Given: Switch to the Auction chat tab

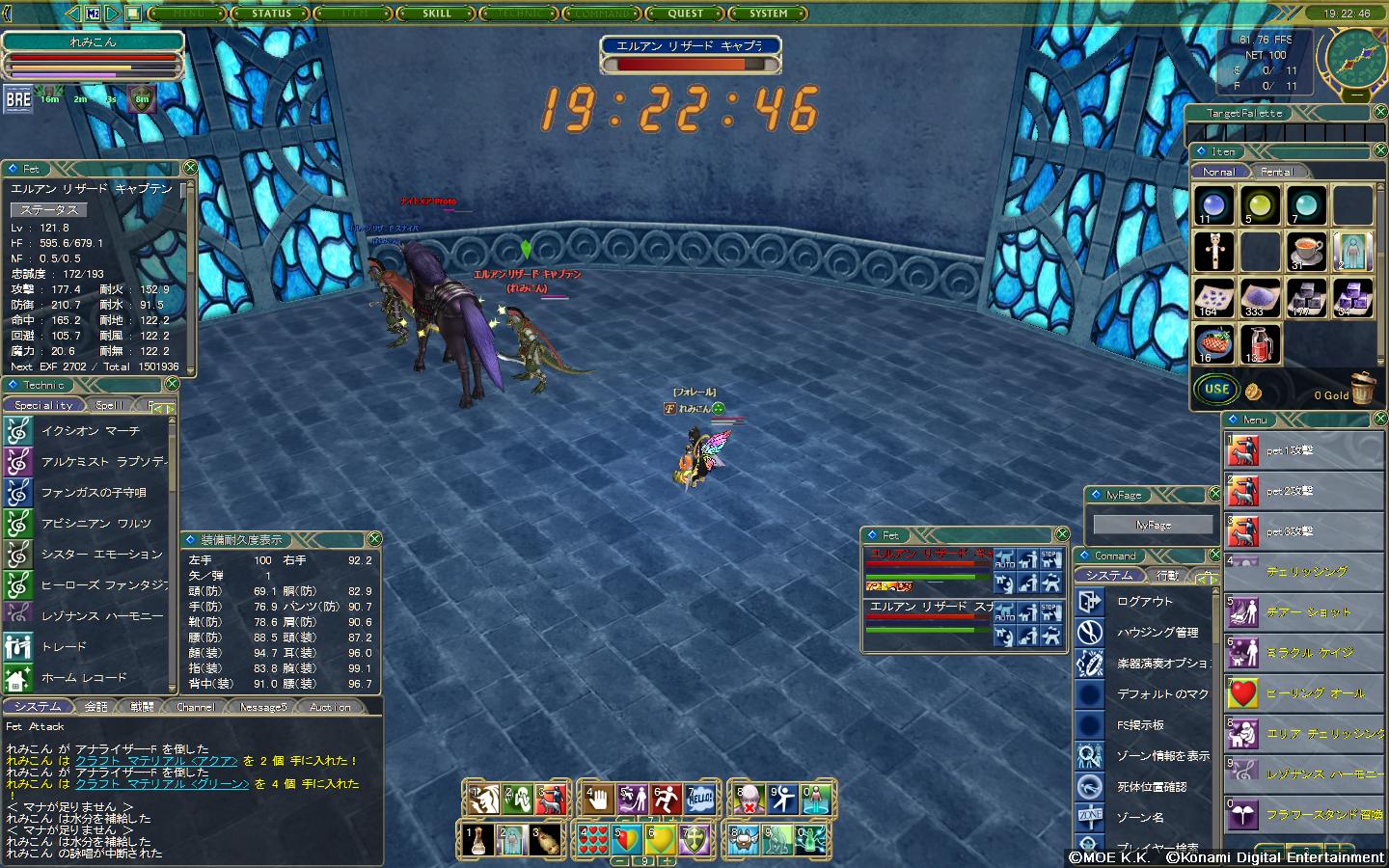Looking at the screenshot, I should click(x=330, y=707).
